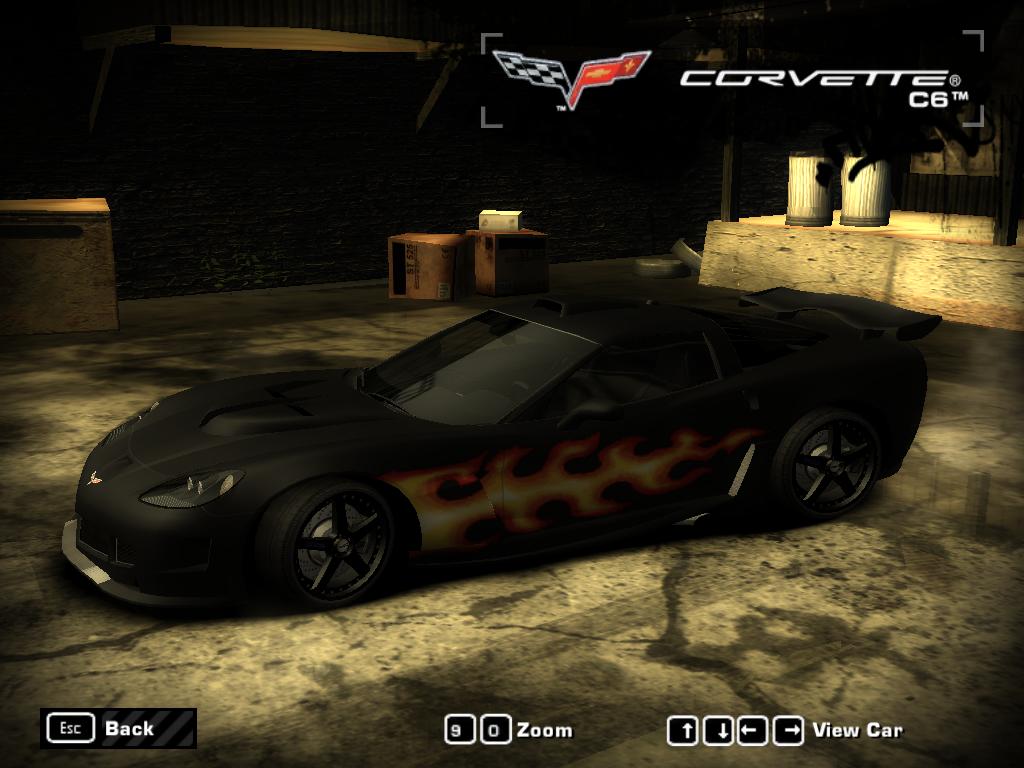Go back using the Back button
This screenshot has width=1024, height=768.
pos(118,728)
